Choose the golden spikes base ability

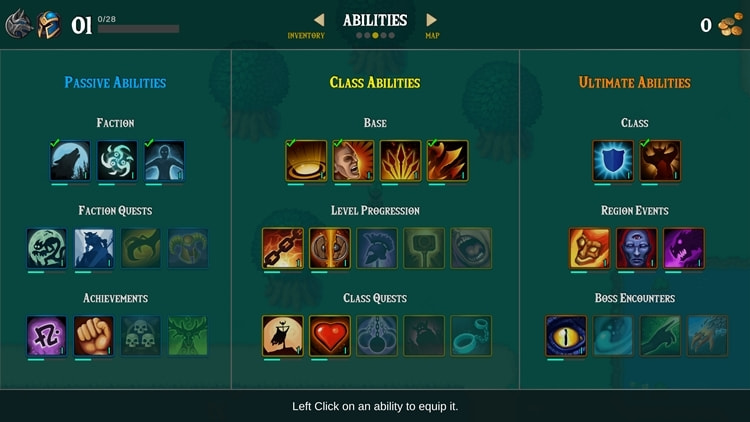[400, 161]
